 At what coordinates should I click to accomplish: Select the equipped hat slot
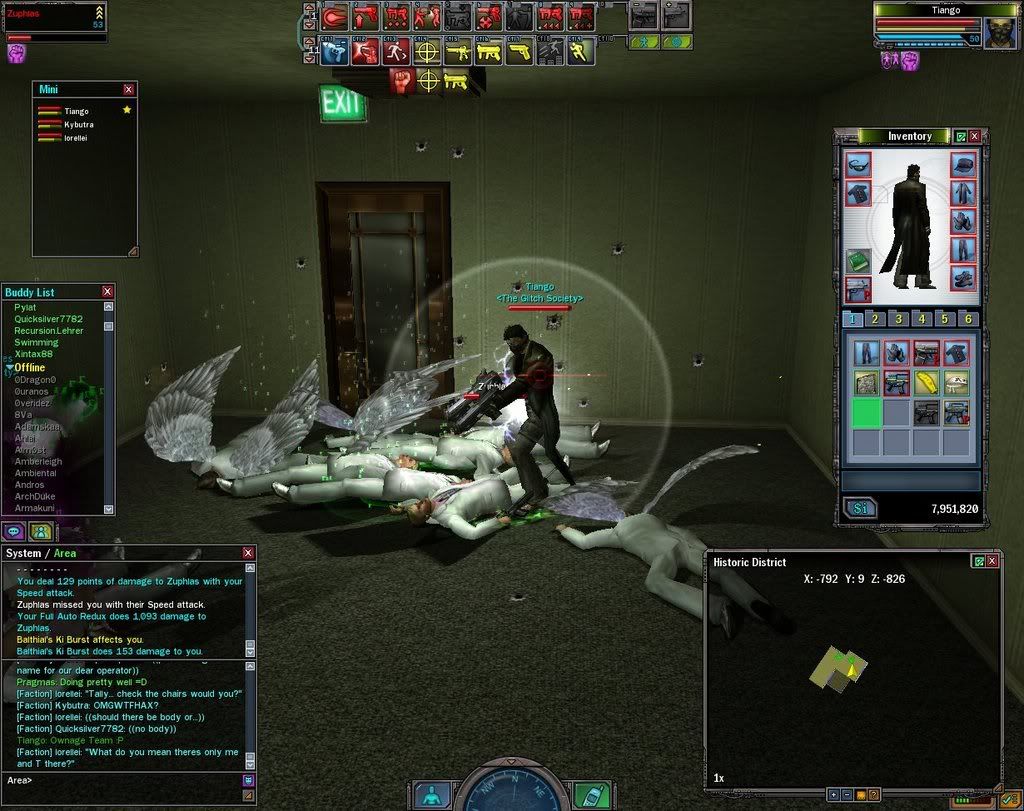pos(962,164)
